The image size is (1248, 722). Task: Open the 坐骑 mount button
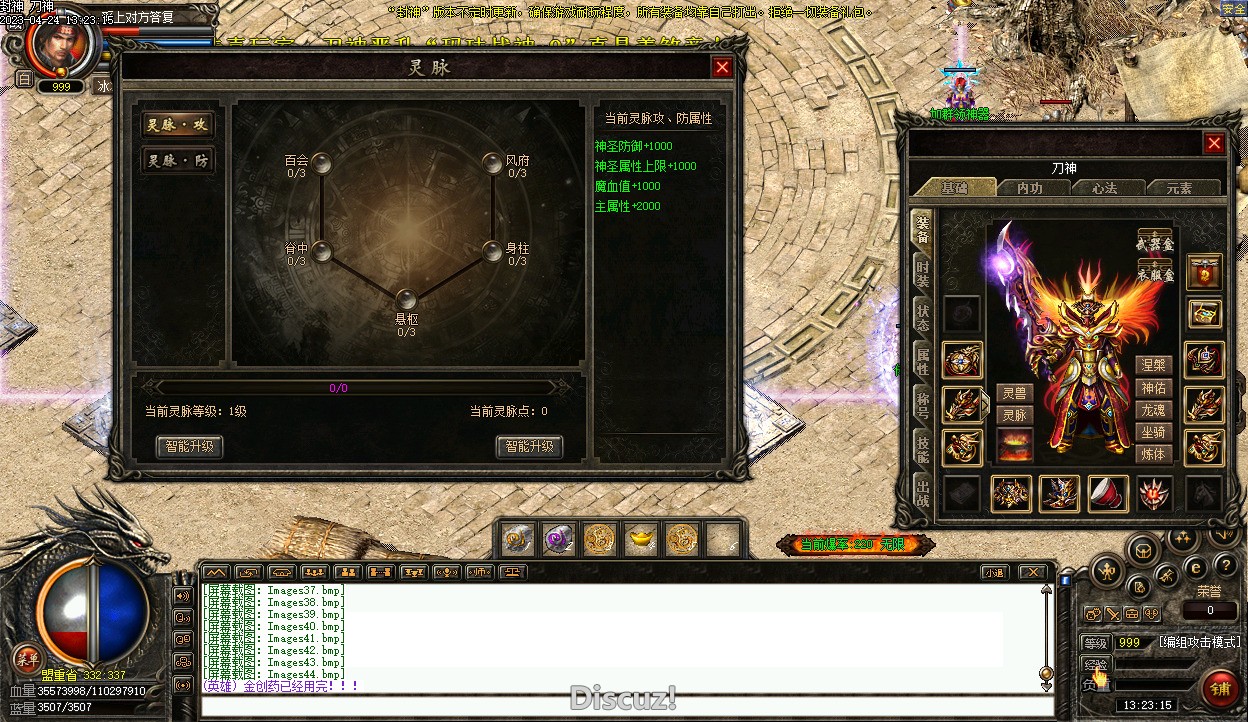click(x=1153, y=432)
